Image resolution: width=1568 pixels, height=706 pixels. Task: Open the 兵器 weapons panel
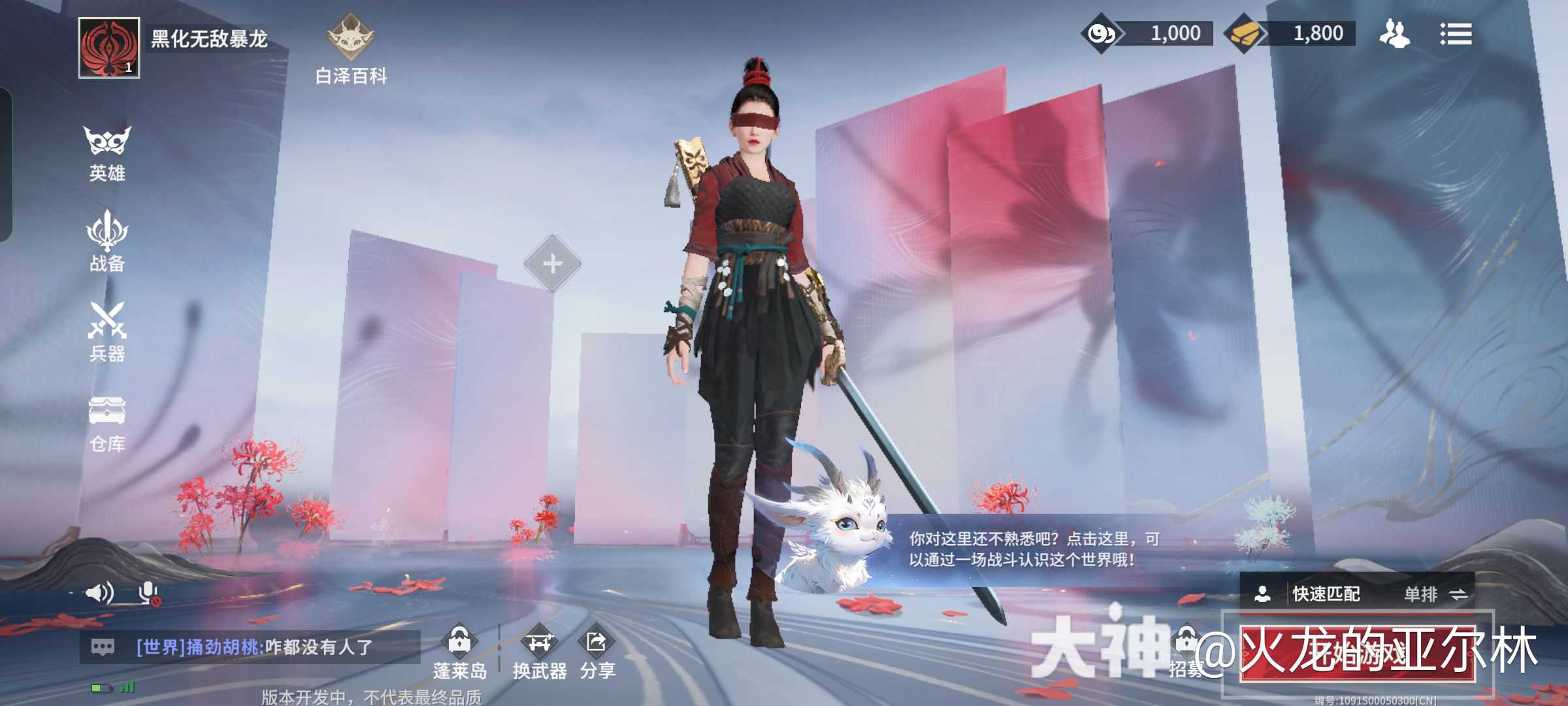coord(106,333)
